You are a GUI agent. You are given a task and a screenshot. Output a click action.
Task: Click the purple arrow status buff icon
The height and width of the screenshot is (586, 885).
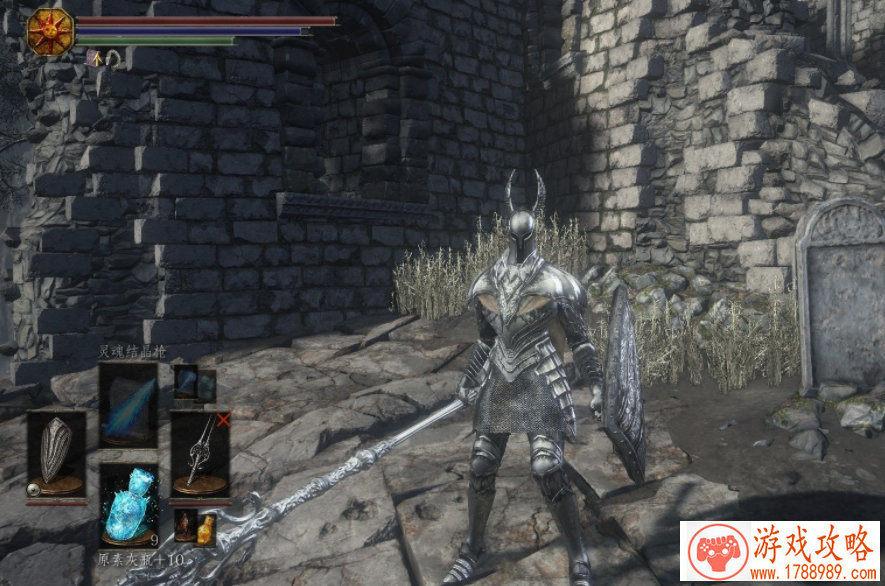tap(94, 58)
